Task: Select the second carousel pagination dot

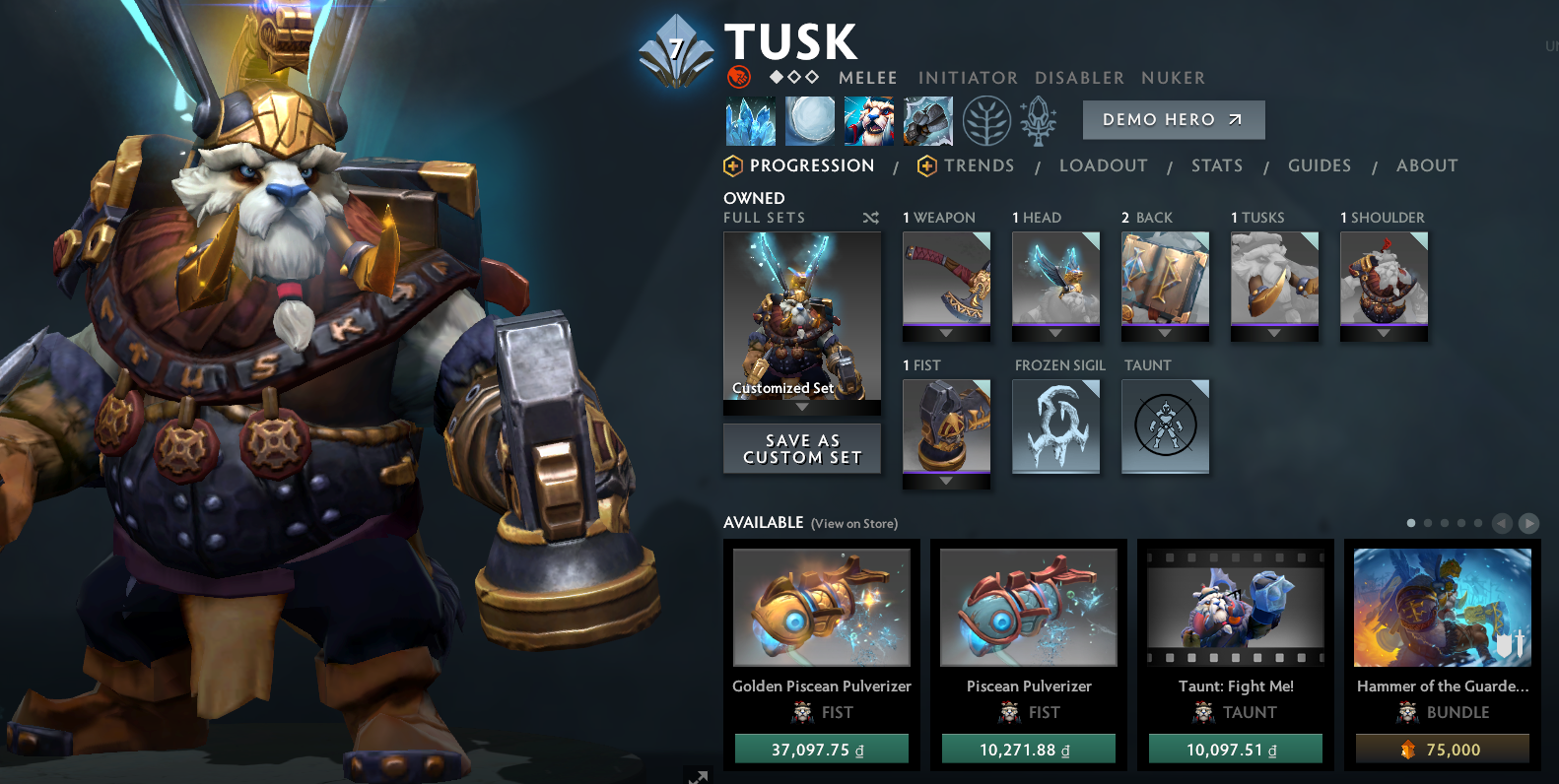Action: click(x=1428, y=523)
